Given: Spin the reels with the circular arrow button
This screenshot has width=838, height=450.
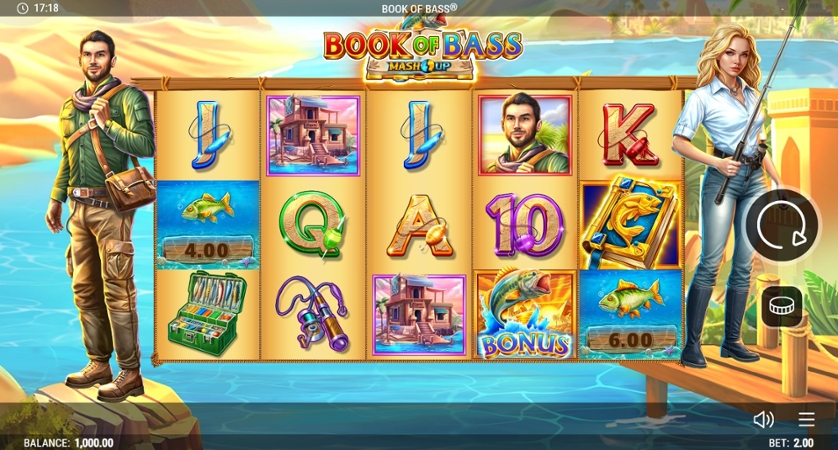Looking at the screenshot, I should [782, 226].
